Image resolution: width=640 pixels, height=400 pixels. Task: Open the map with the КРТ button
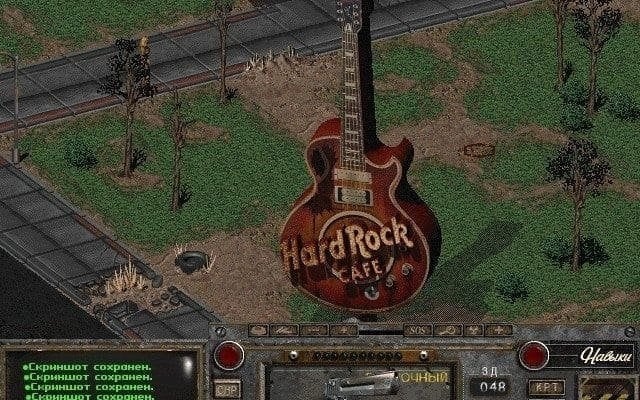[x=546, y=386]
